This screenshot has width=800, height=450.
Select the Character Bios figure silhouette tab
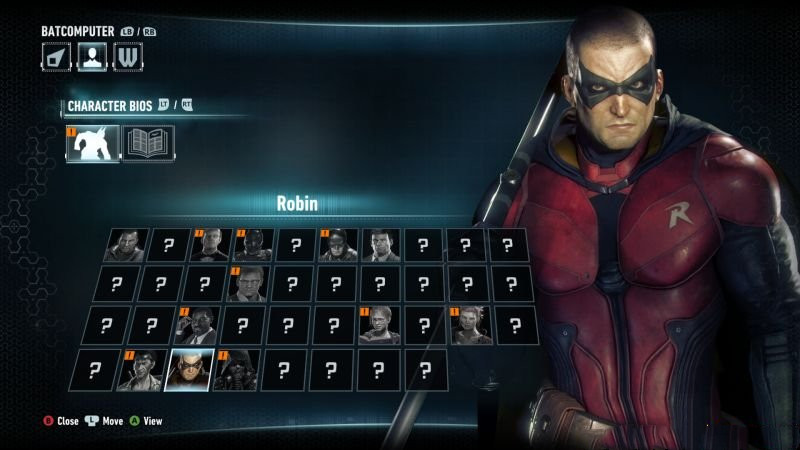pos(92,144)
